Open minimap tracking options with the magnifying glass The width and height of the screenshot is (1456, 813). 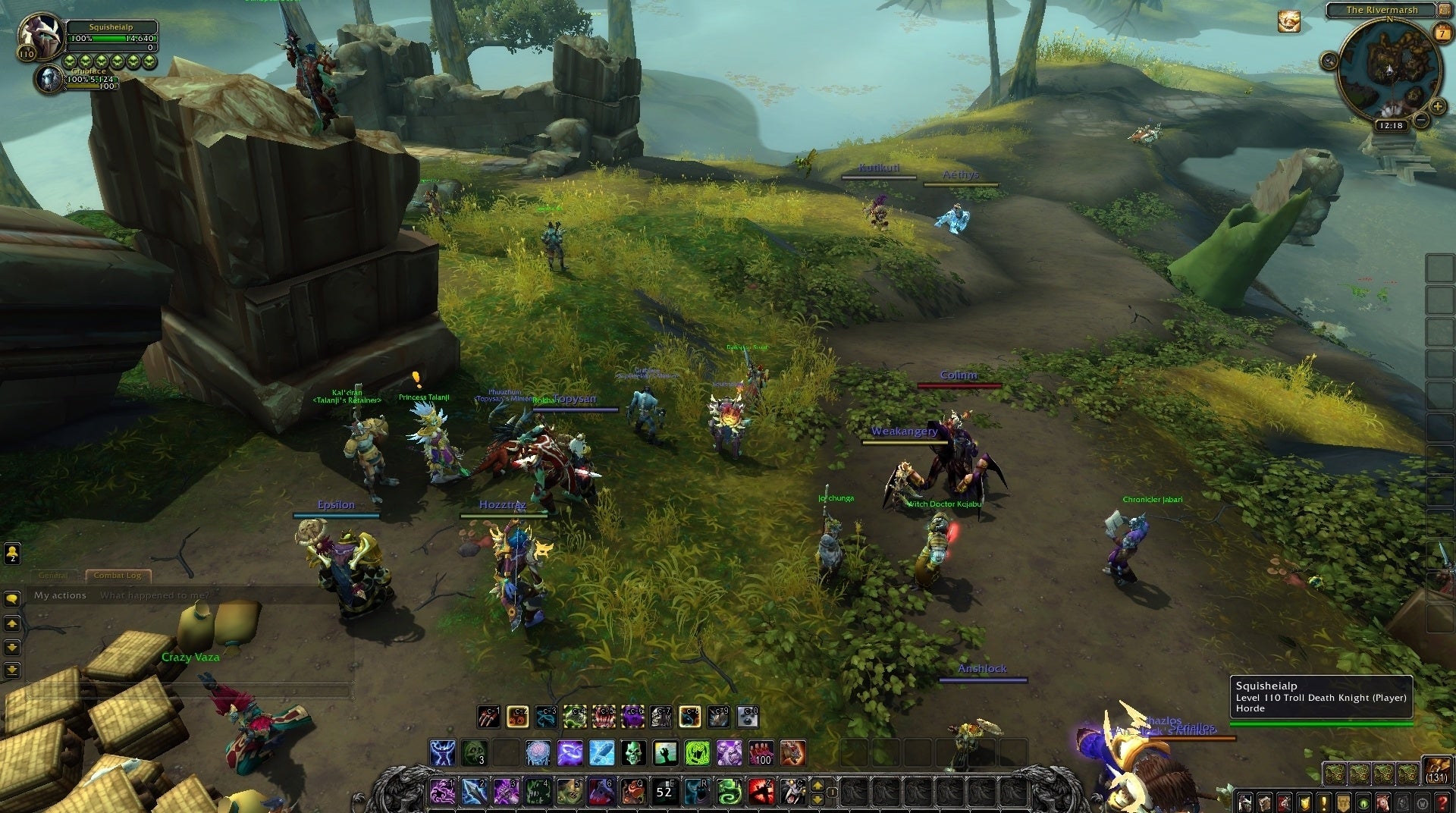click(1329, 61)
